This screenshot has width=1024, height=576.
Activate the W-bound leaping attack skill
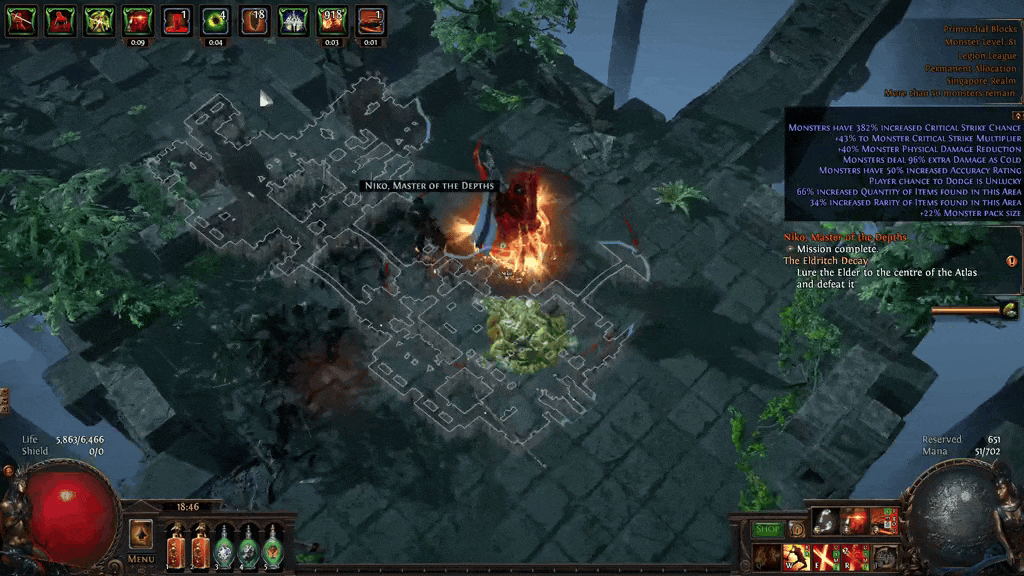797,557
